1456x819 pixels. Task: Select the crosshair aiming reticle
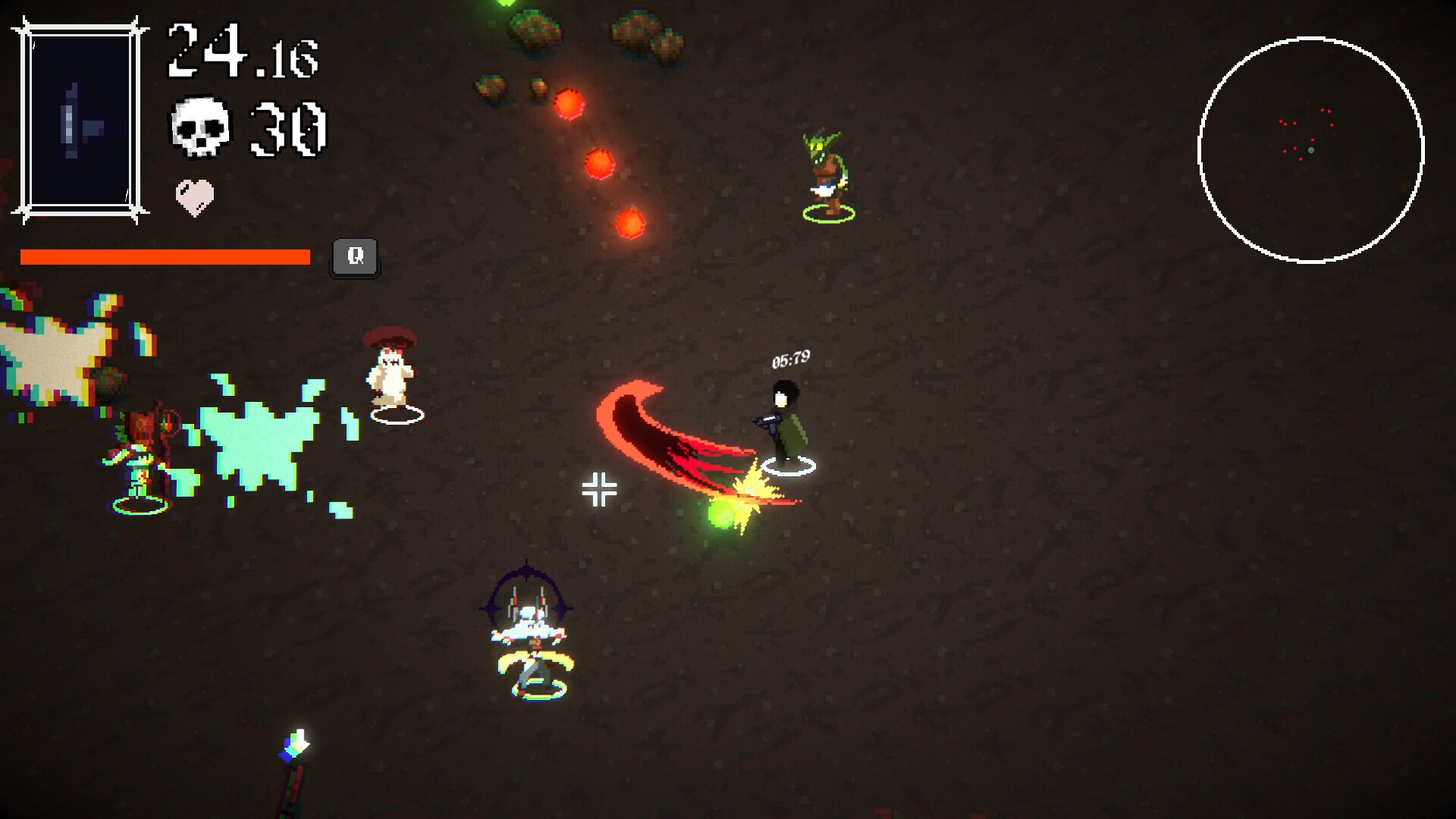[600, 489]
